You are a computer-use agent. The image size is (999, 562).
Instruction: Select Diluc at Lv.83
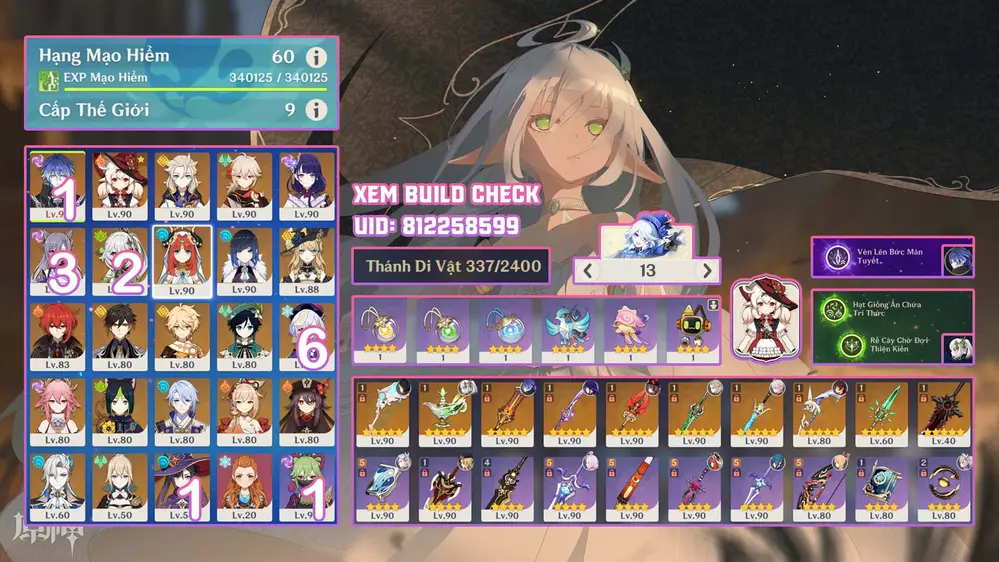click(57, 336)
